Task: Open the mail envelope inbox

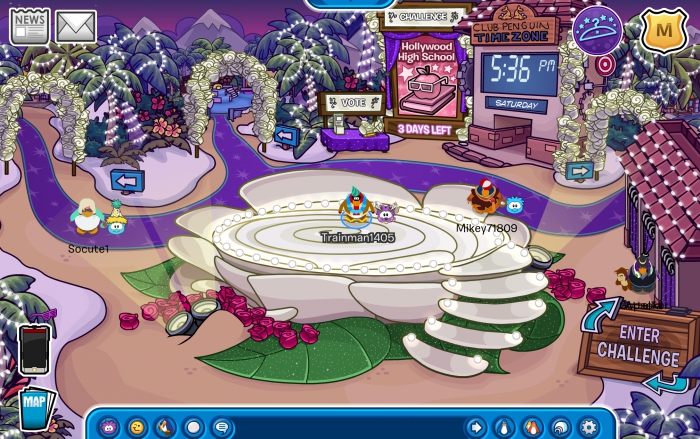Action: [x=75, y=26]
